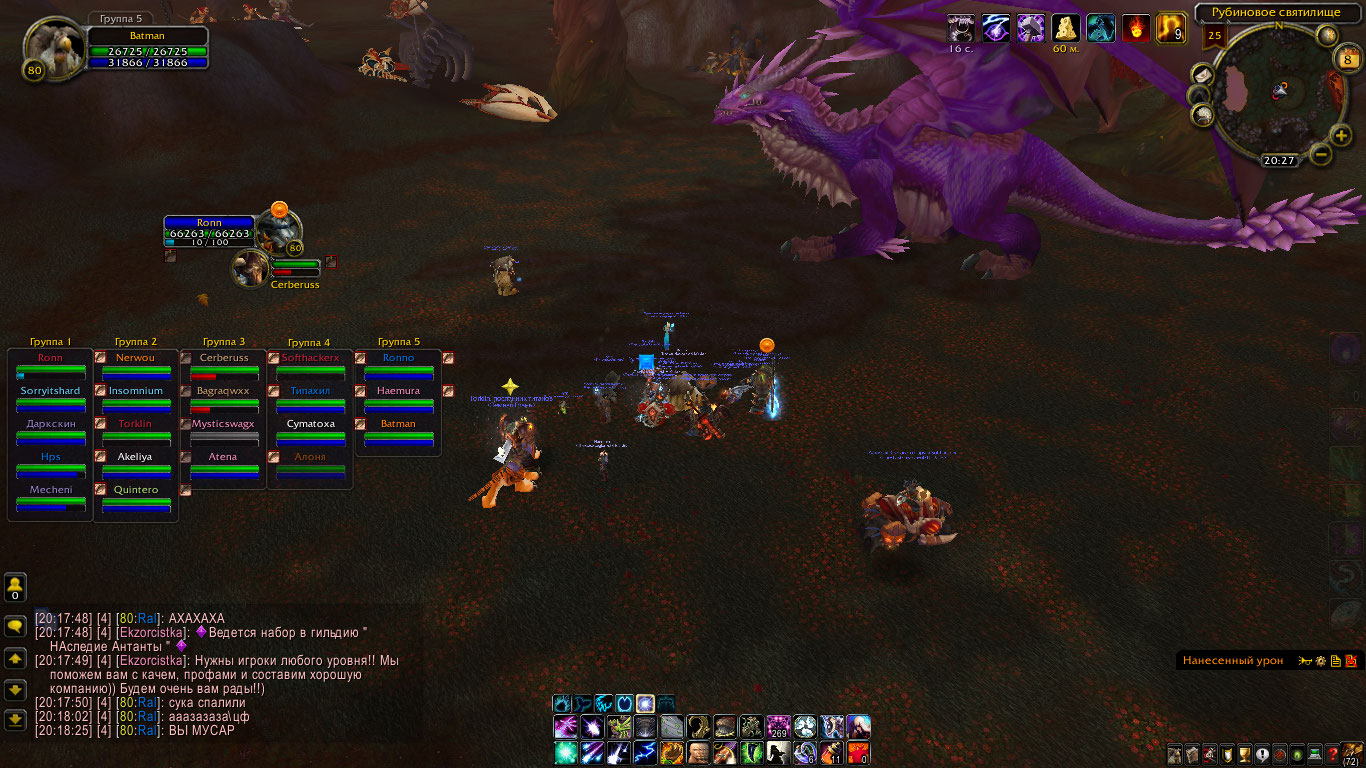Open the chat speech bubble menu
1366x768 pixels.
pyautogui.click(x=15, y=625)
